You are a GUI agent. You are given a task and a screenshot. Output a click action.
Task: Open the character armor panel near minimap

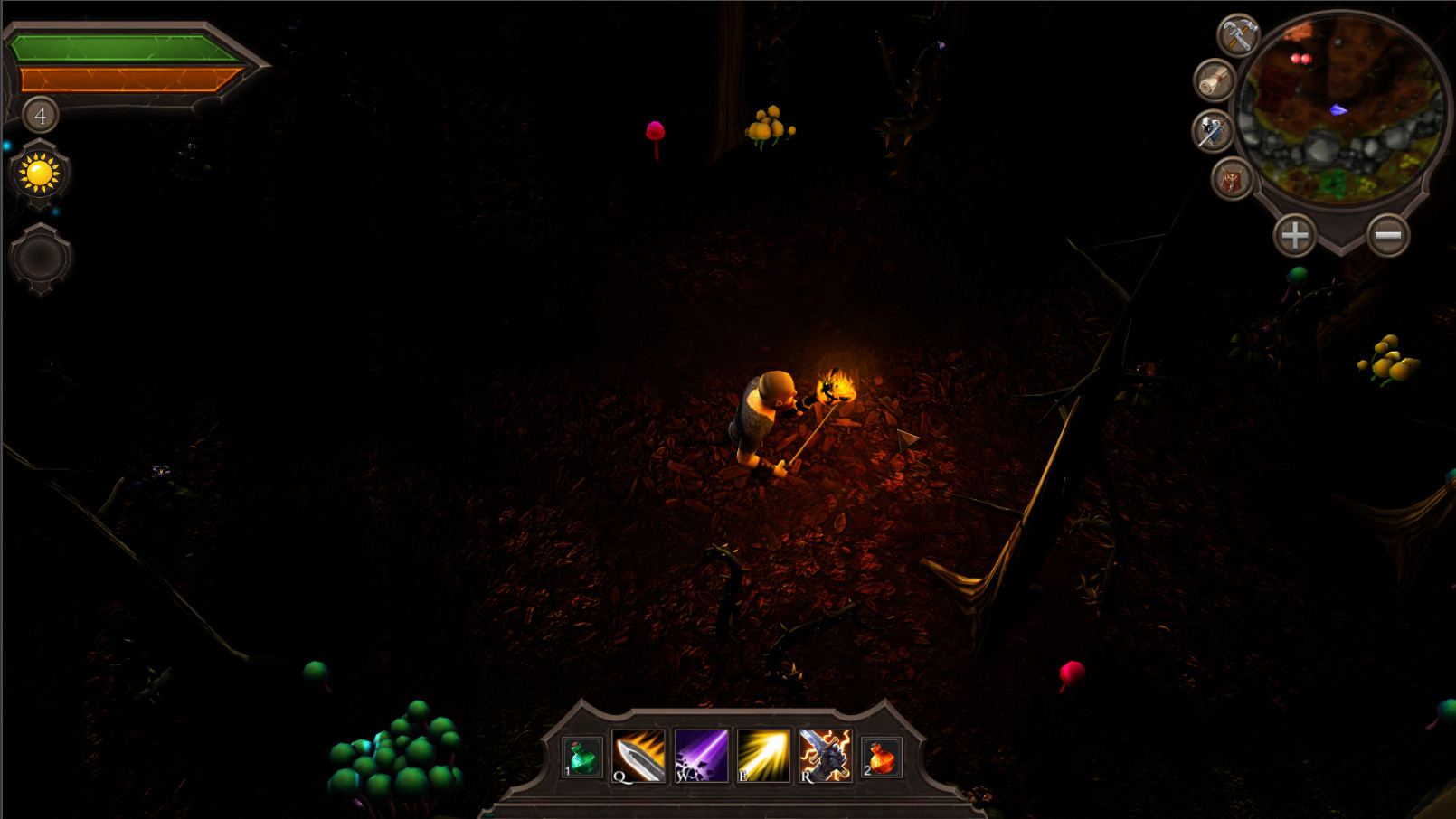(1232, 174)
